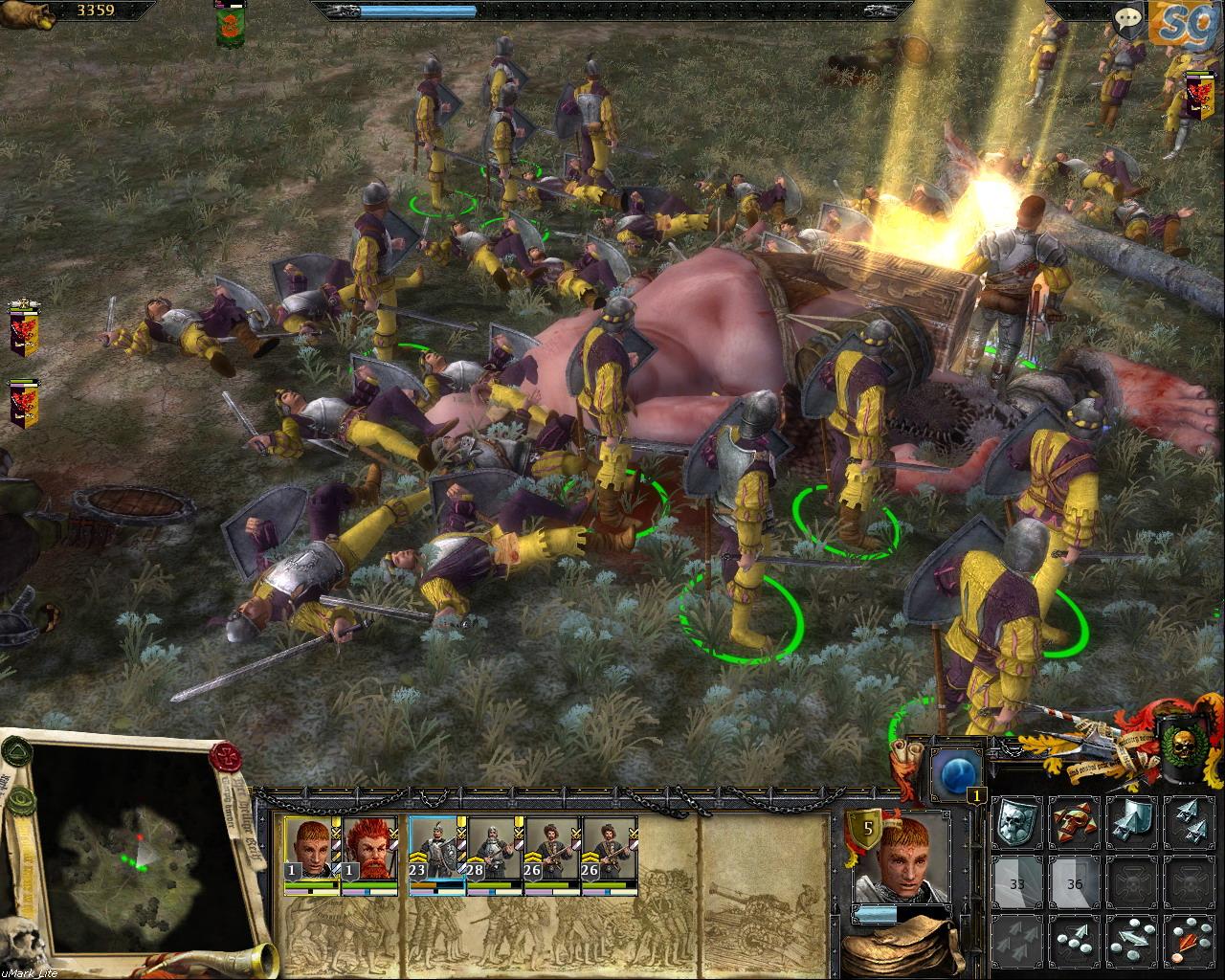Open the chat speech bubble icon

(x=1130, y=18)
